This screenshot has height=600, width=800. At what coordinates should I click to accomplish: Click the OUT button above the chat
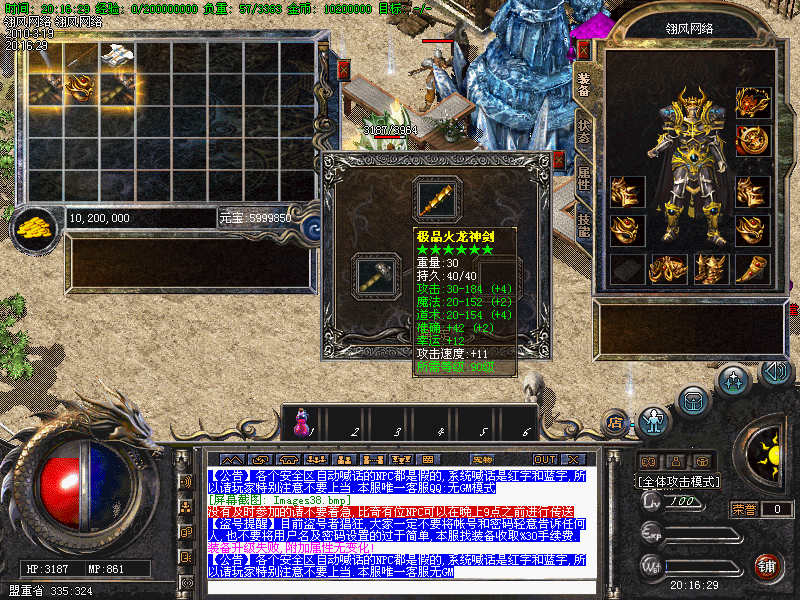(x=545, y=459)
